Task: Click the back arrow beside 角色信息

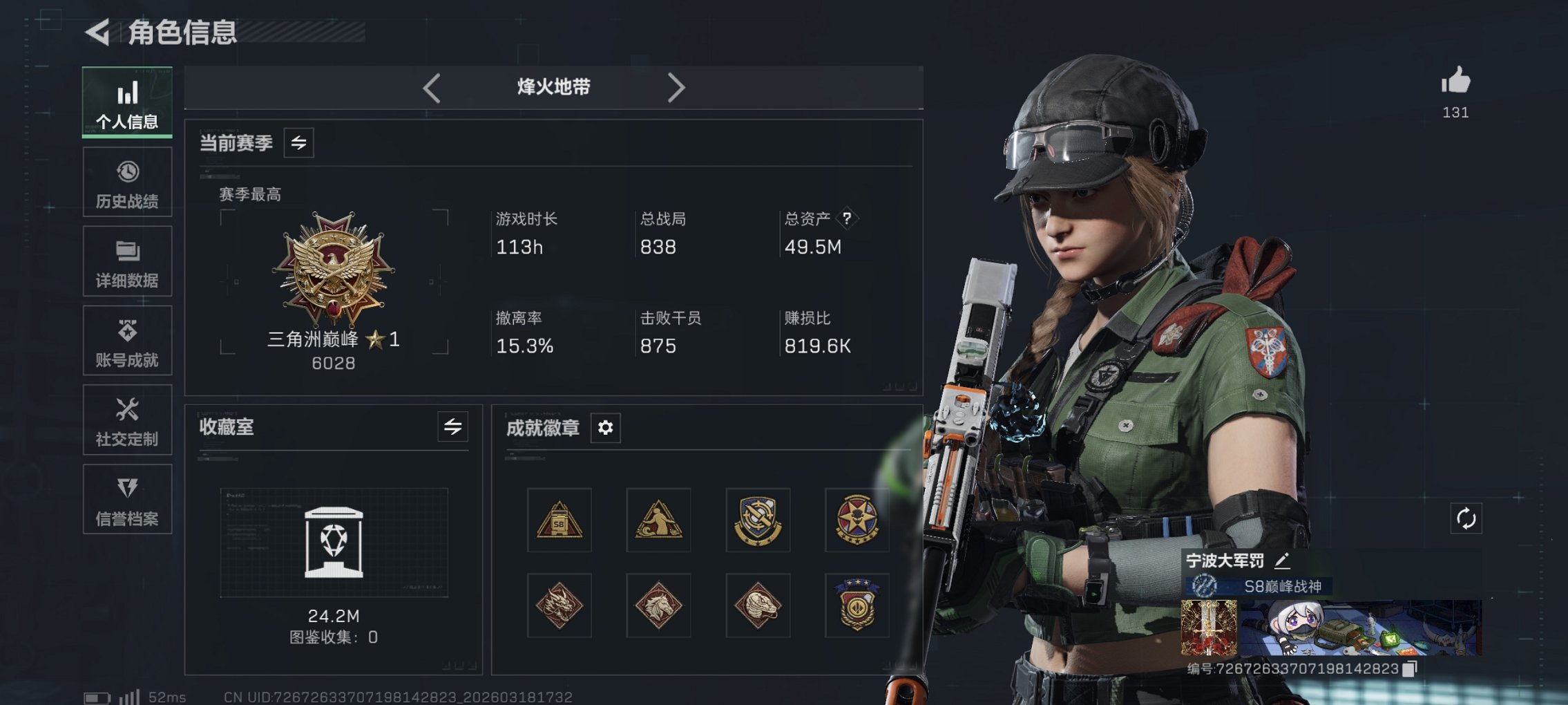Action: (x=99, y=30)
